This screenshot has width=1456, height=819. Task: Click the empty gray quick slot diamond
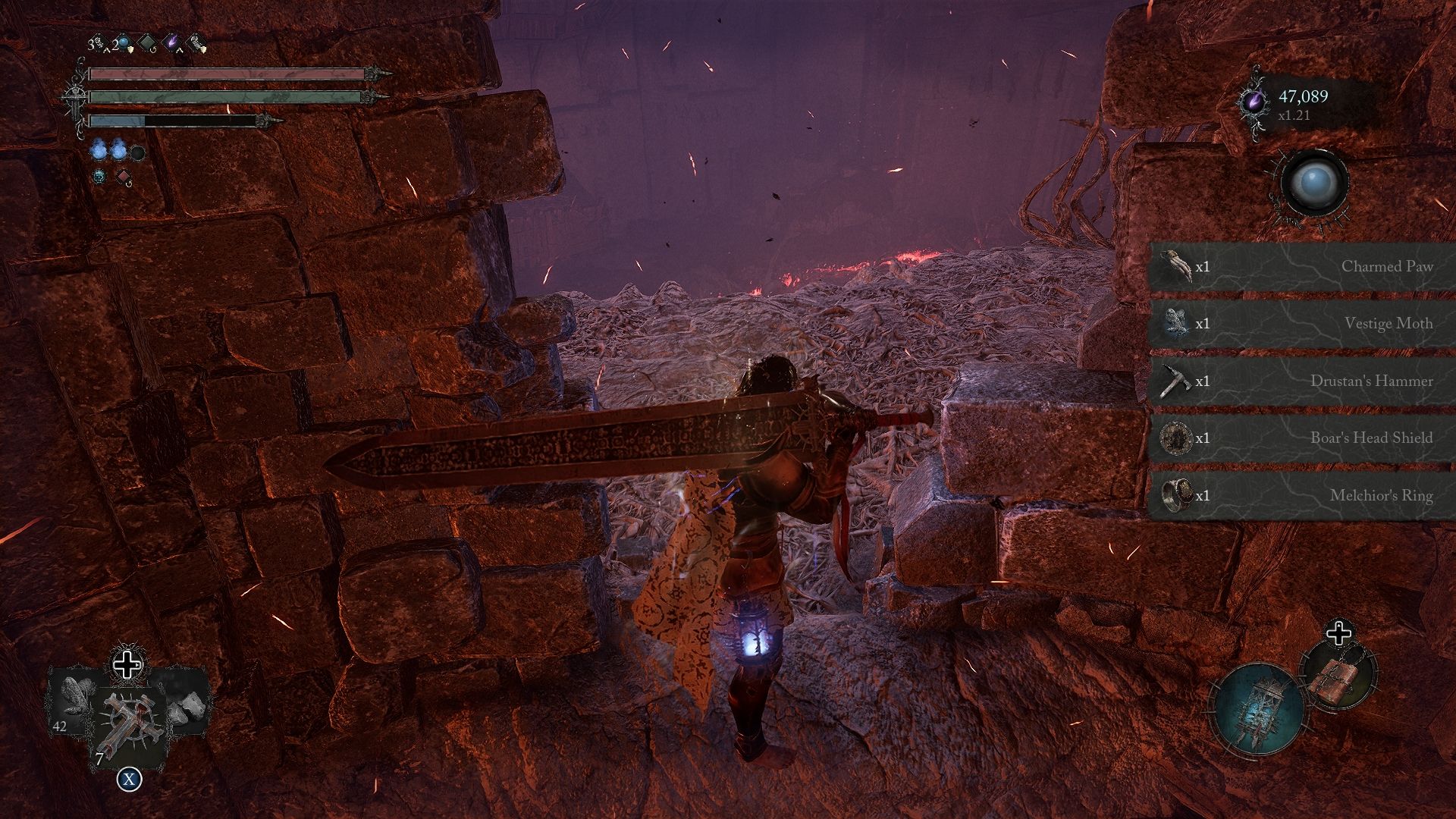coord(147,42)
